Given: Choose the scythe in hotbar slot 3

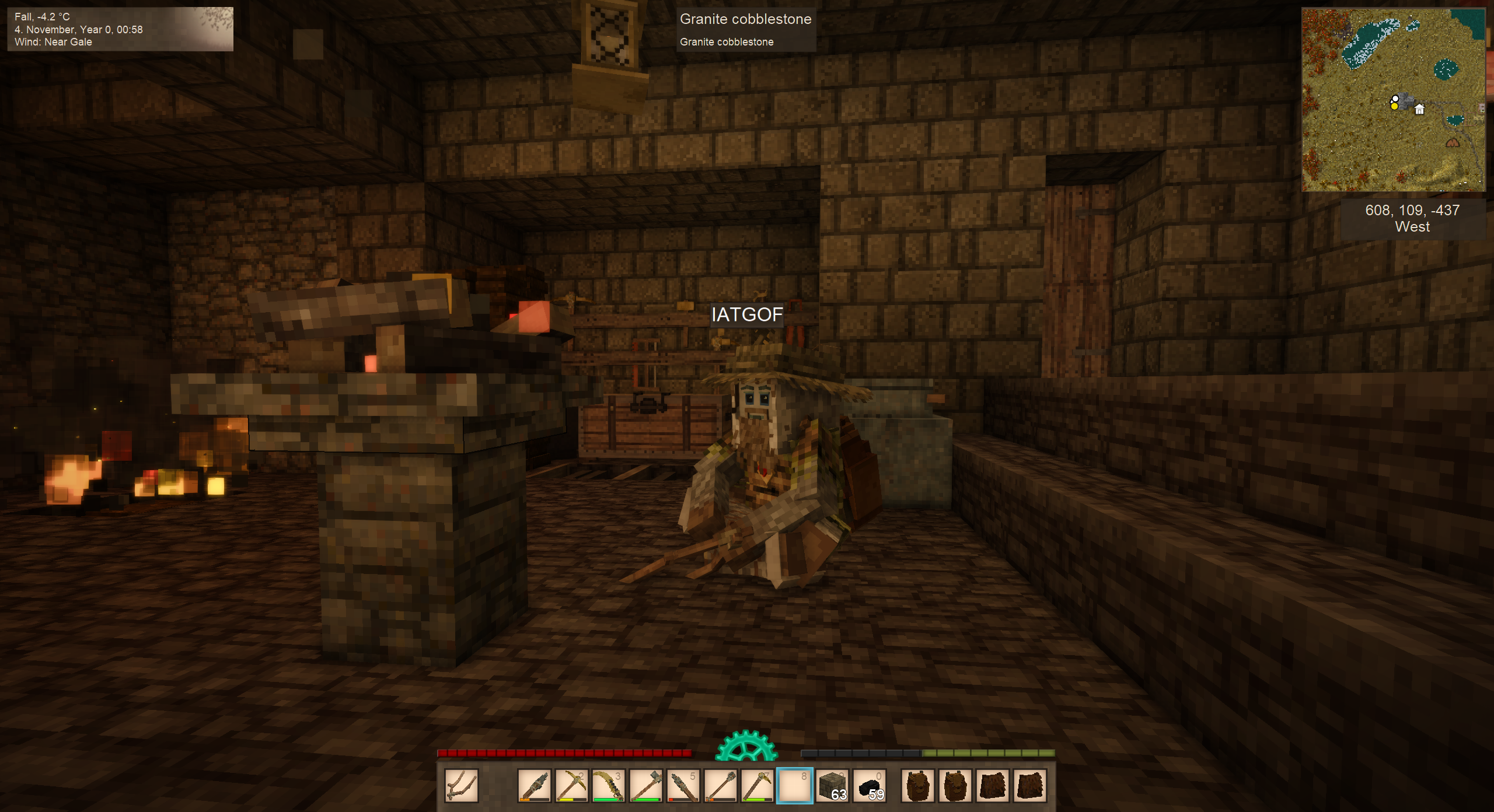Looking at the screenshot, I should coord(608,786).
